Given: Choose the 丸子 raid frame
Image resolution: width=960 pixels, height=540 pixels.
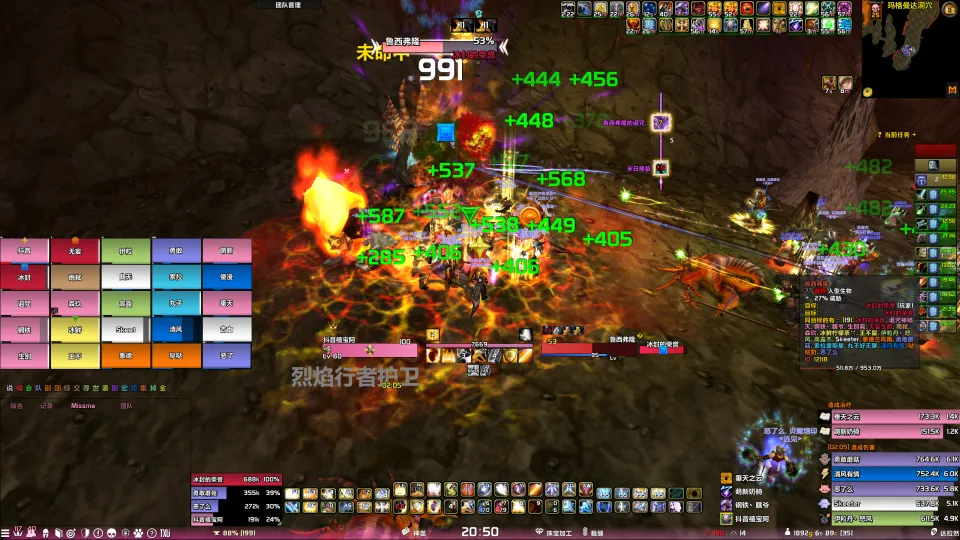Looking at the screenshot, I should click(176, 303).
